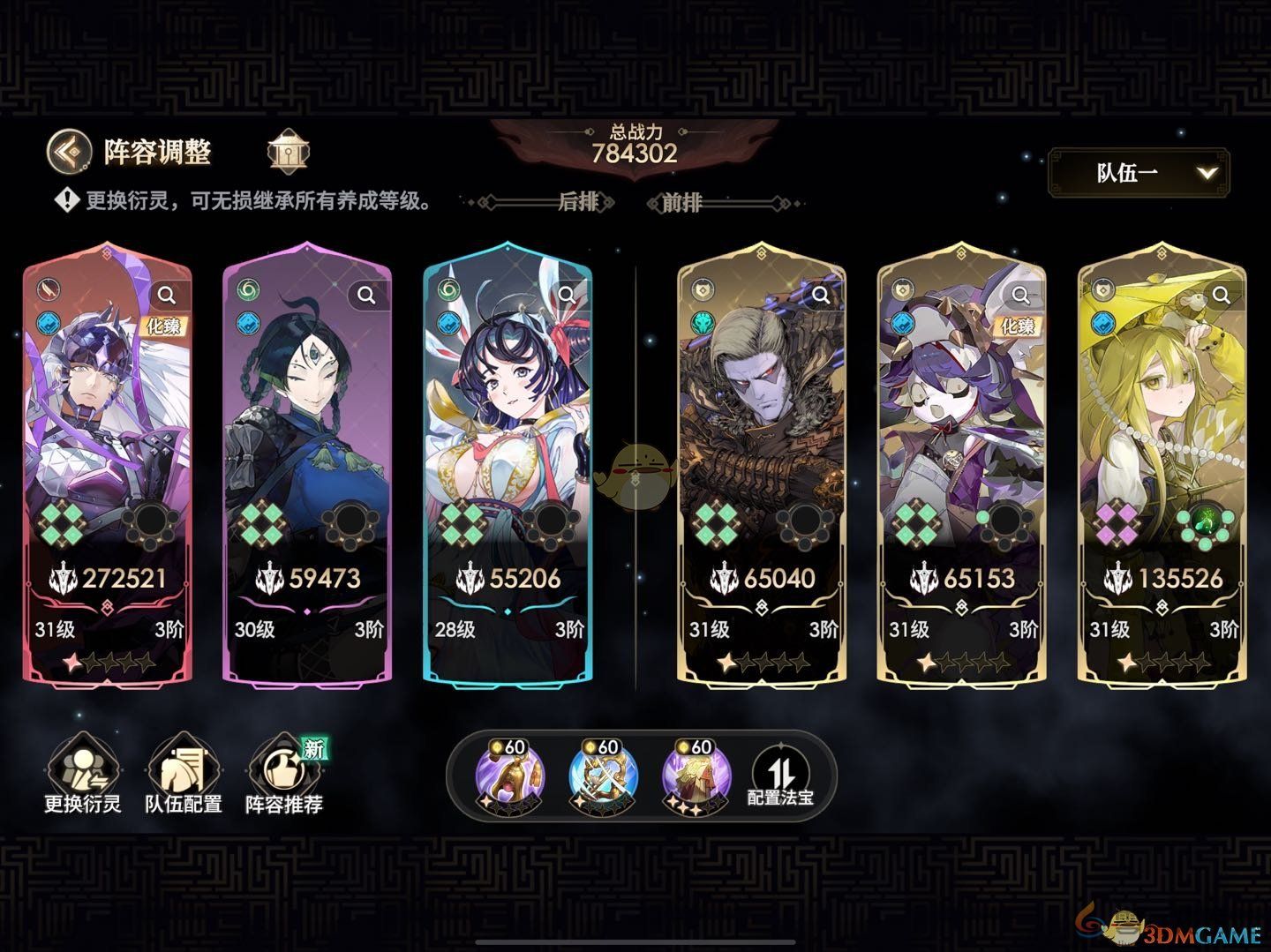Inspect the 272521 card with its magnifier
1271x952 pixels.
pos(166,295)
